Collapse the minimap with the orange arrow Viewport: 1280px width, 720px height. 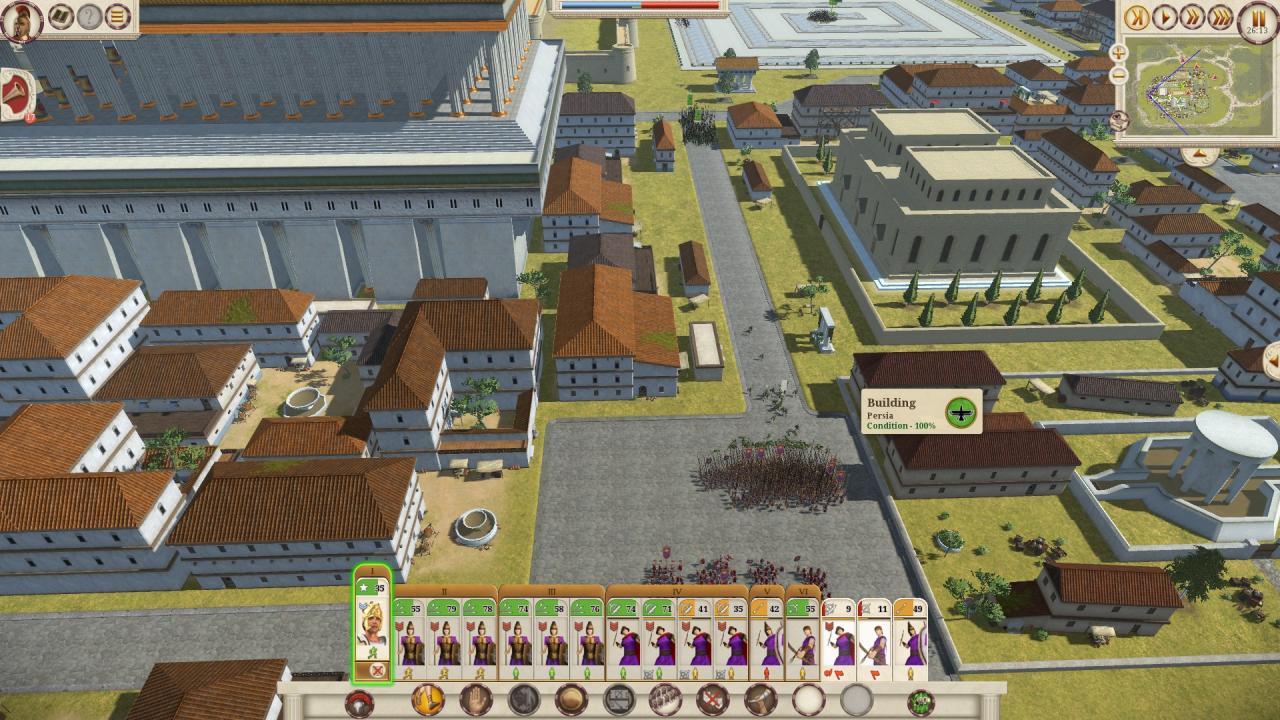pos(1199,156)
